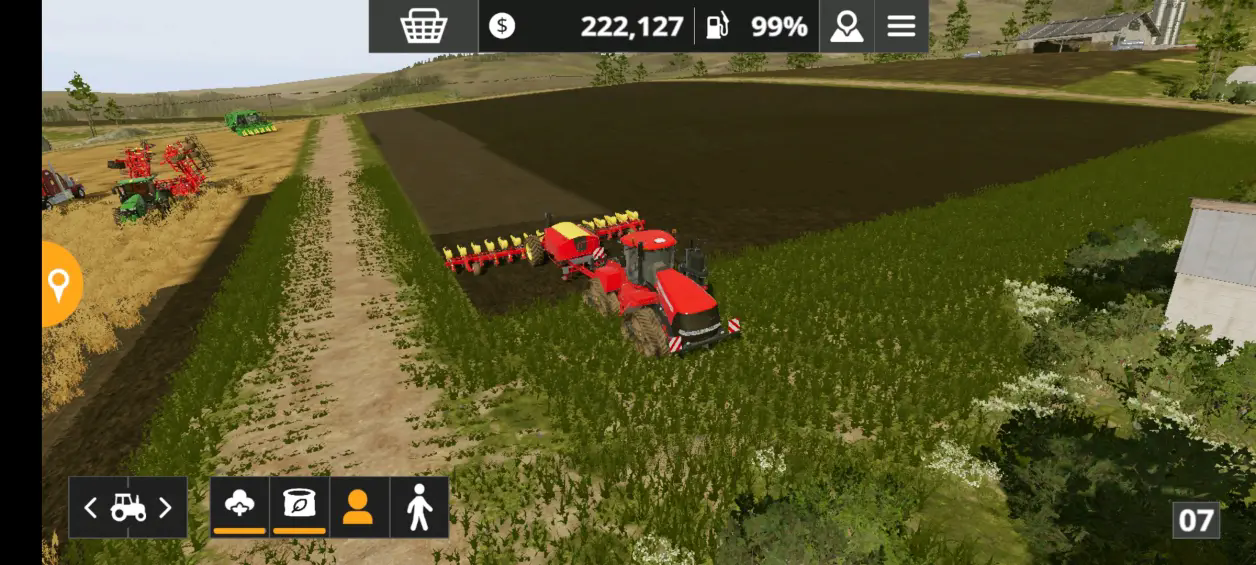Exit the vehicle with walking person icon
This screenshot has height=565, width=1256.
(x=419, y=508)
